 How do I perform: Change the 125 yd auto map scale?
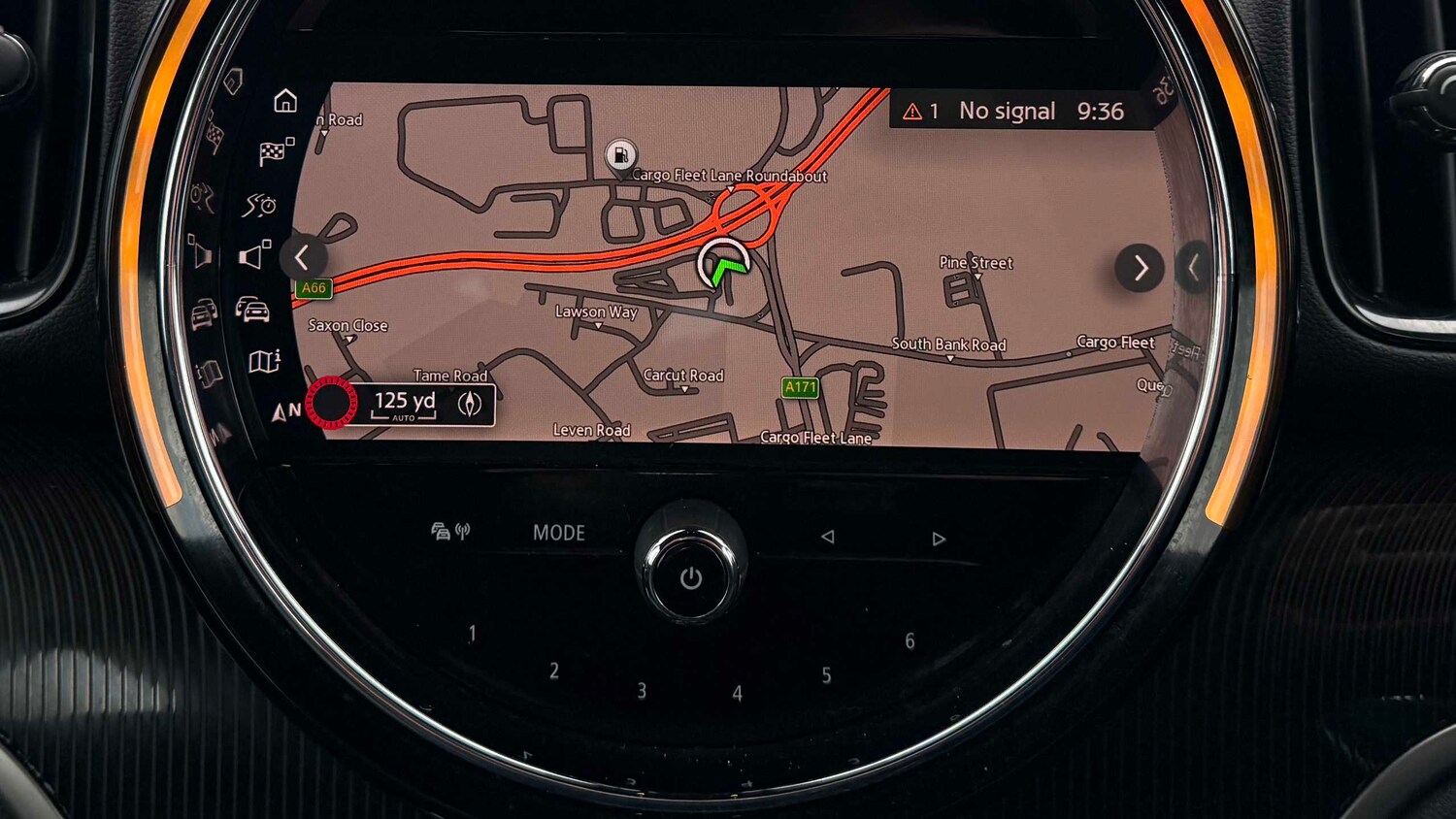(x=404, y=404)
